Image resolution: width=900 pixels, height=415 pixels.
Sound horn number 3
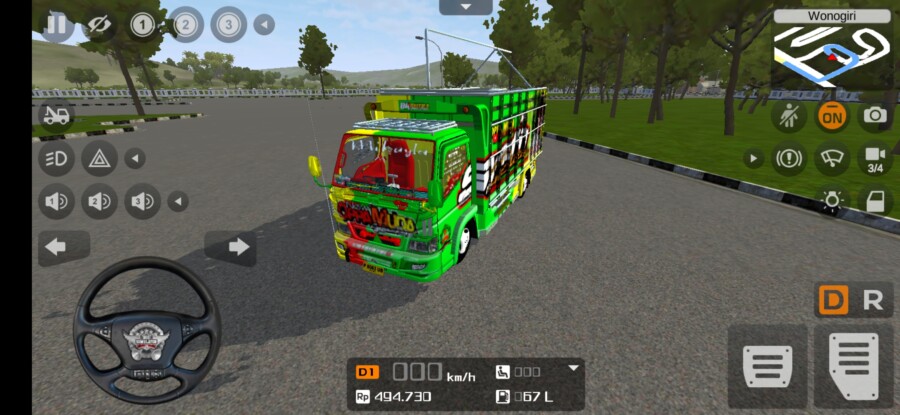click(x=142, y=202)
